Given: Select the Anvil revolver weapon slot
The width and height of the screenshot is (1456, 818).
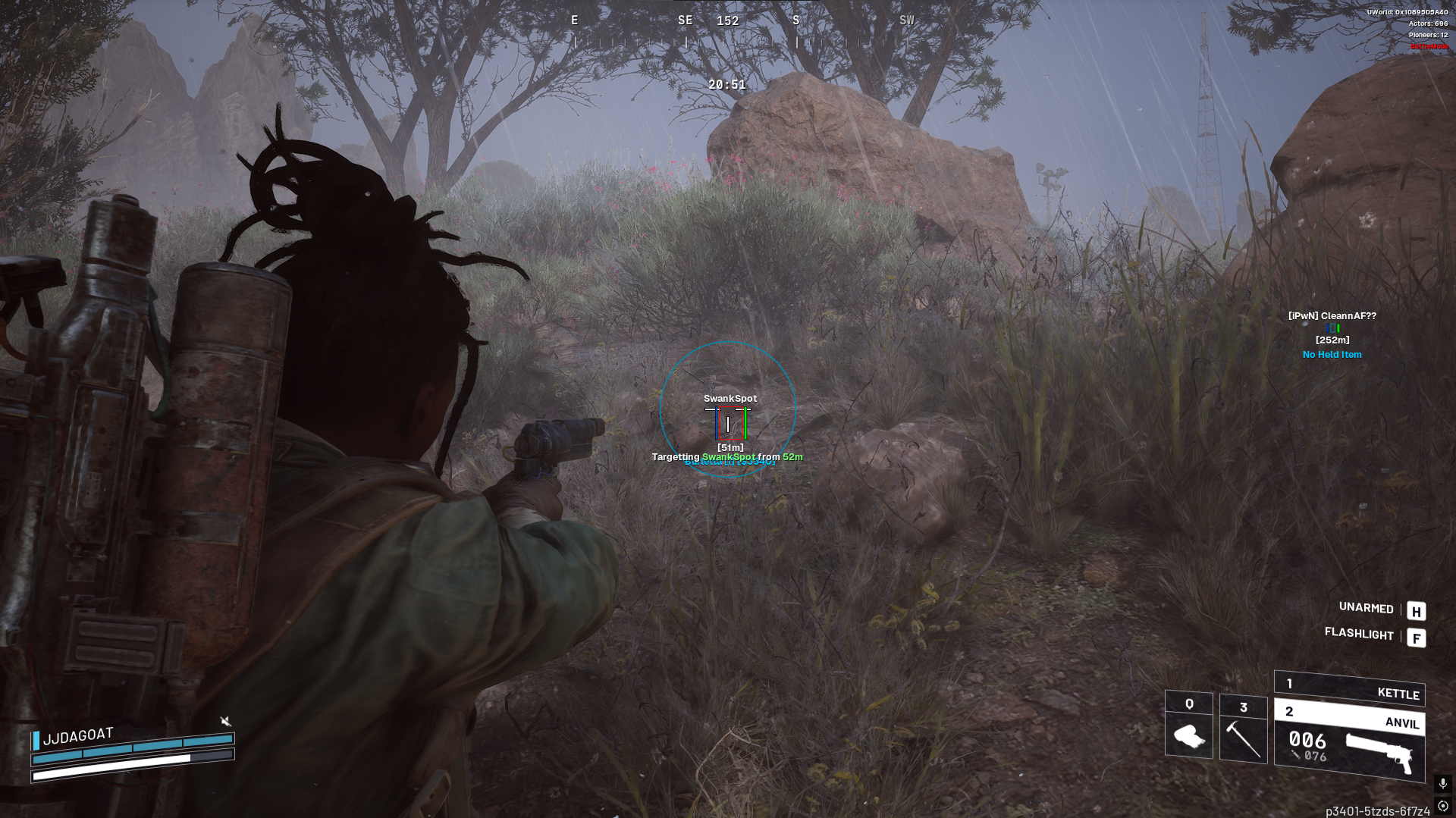Looking at the screenshot, I should coord(1349,744).
